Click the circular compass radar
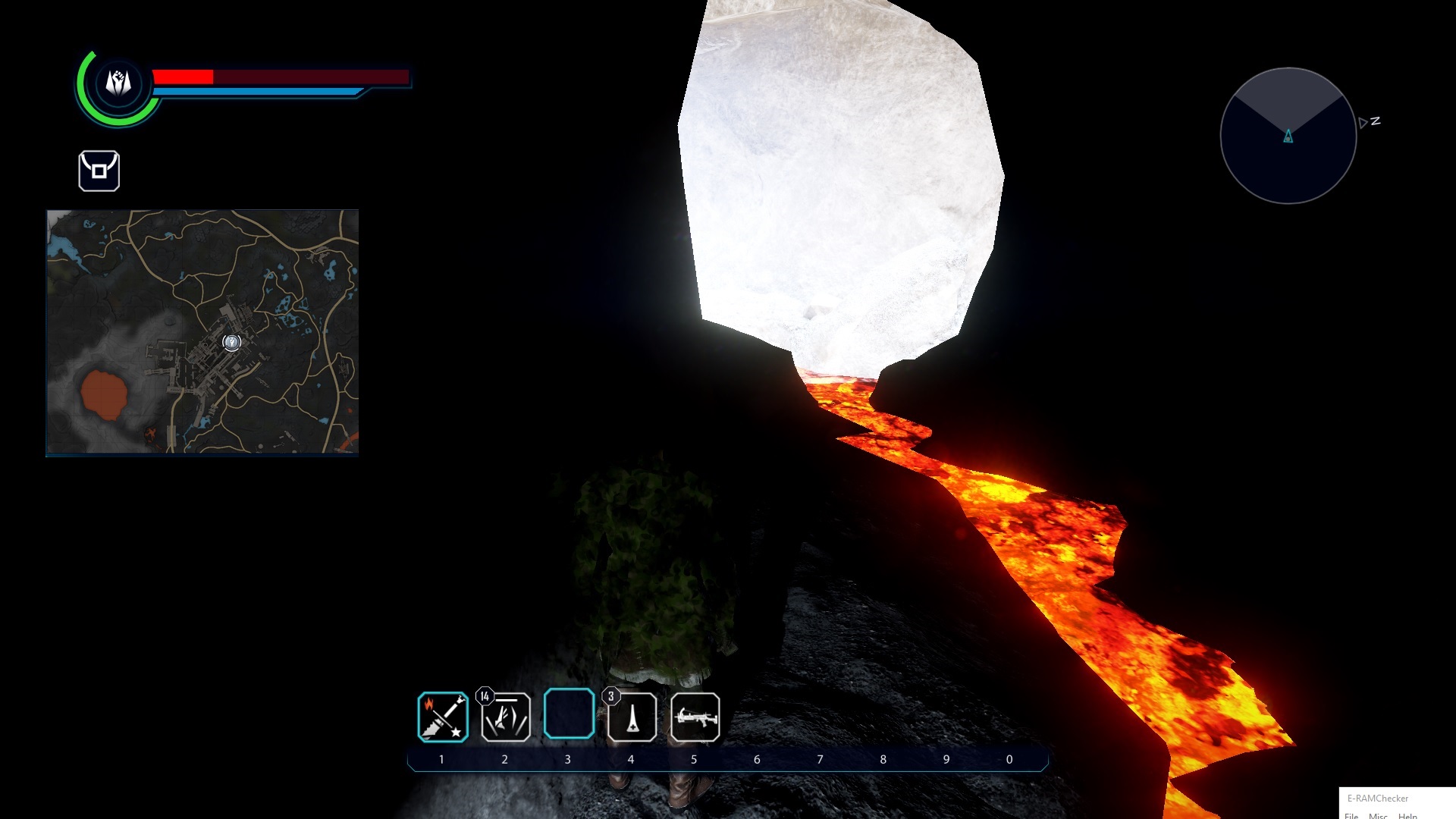The width and height of the screenshot is (1456, 819). pos(1288,136)
